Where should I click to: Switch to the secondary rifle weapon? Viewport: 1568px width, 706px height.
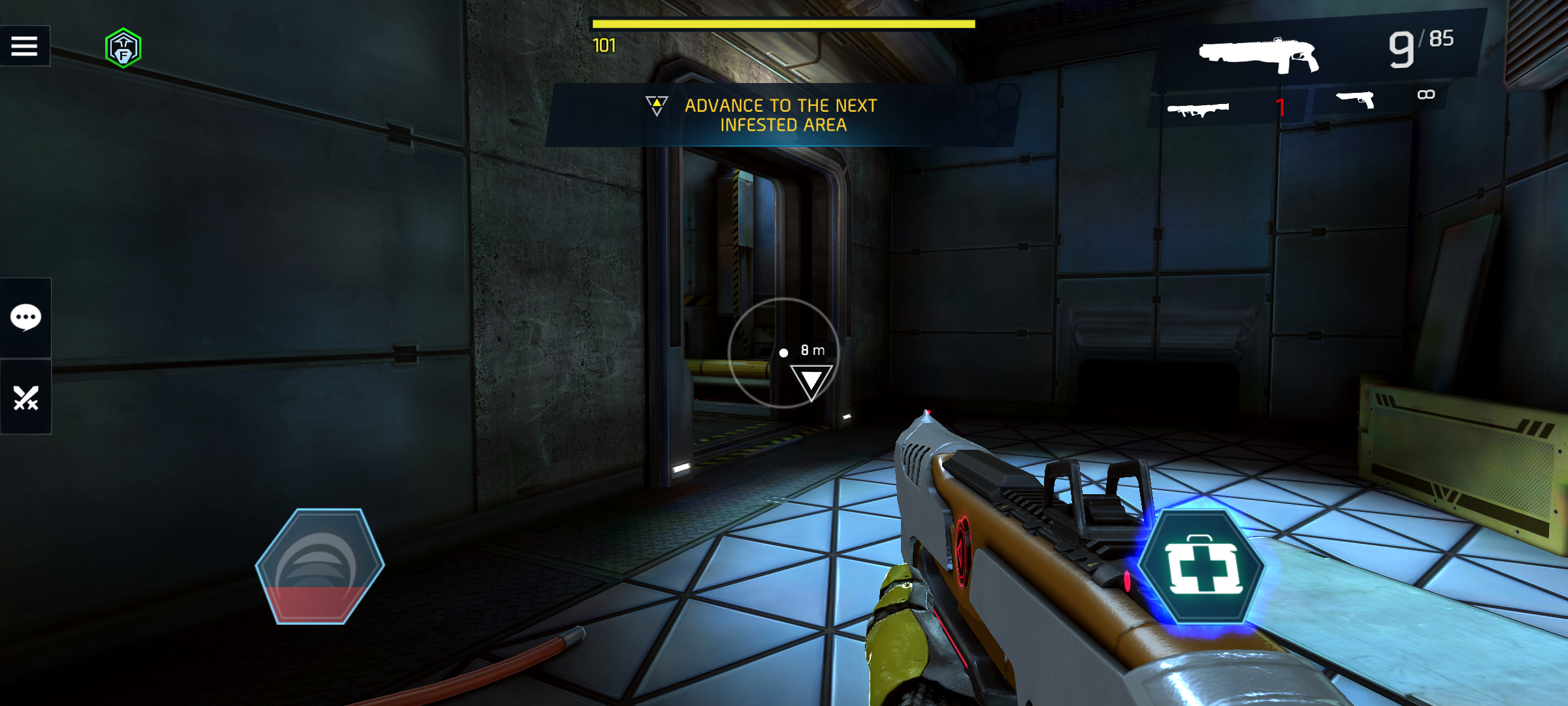(x=1198, y=109)
